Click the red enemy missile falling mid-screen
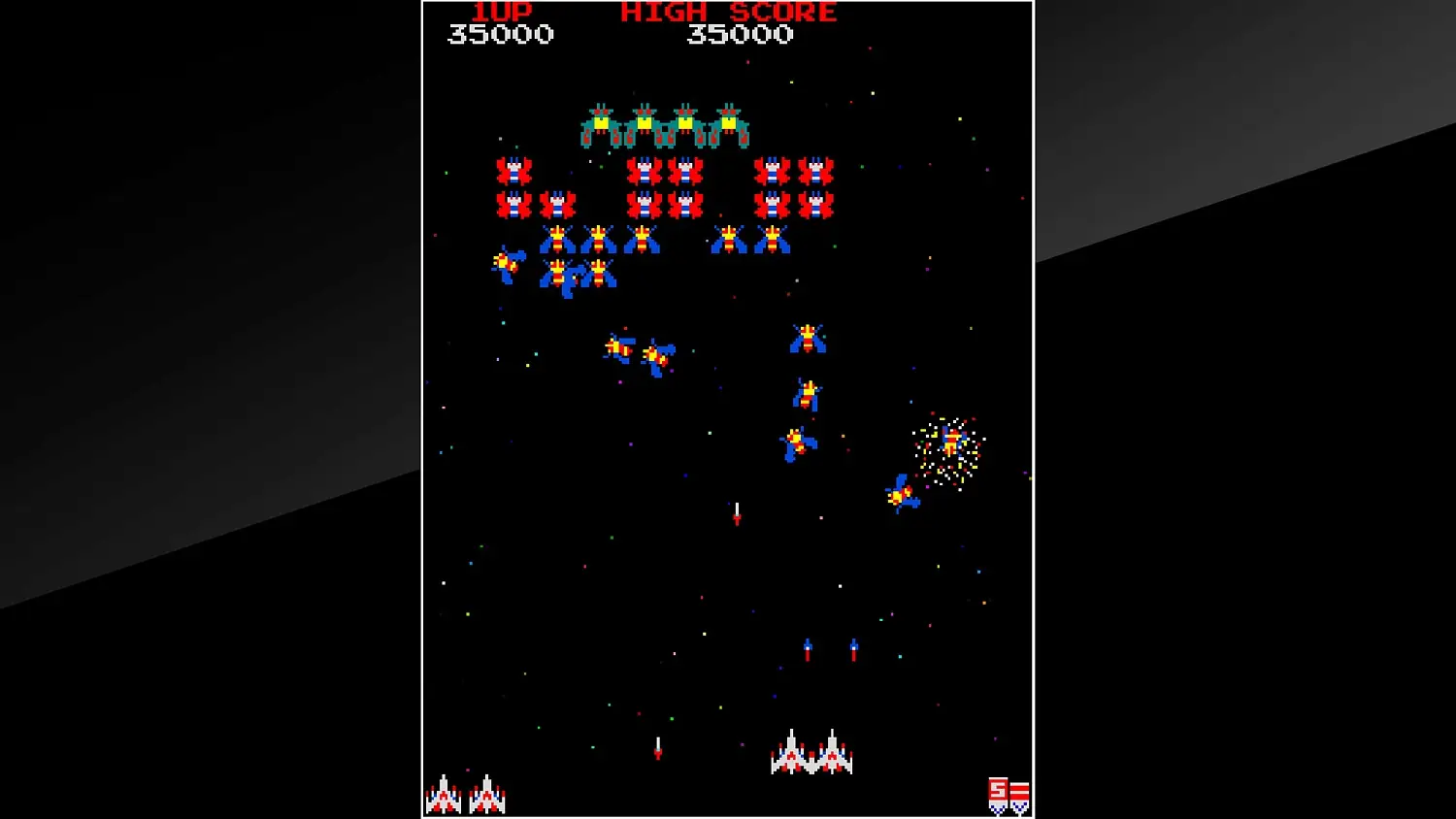 pos(737,516)
